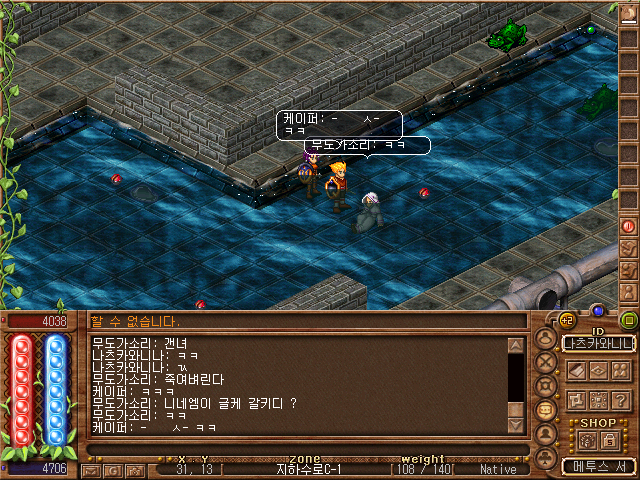Open the SHOP gift box button
This screenshot has width=640, height=480.
587,438
